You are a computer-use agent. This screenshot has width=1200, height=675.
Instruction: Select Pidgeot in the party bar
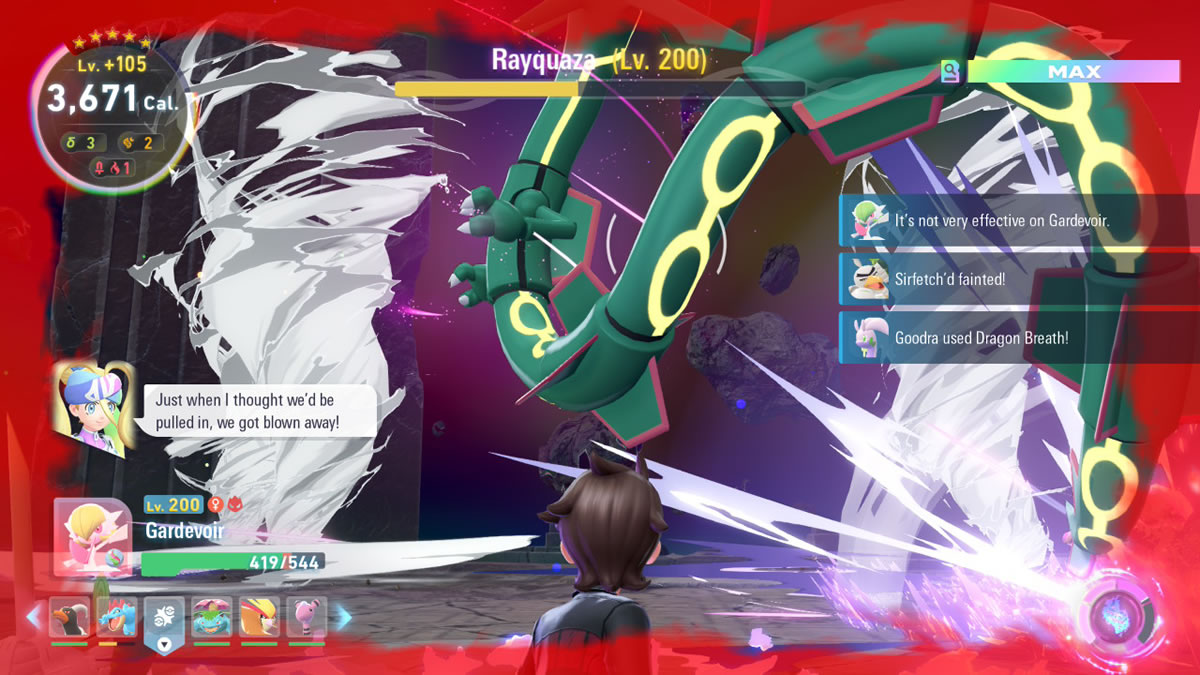click(x=259, y=618)
